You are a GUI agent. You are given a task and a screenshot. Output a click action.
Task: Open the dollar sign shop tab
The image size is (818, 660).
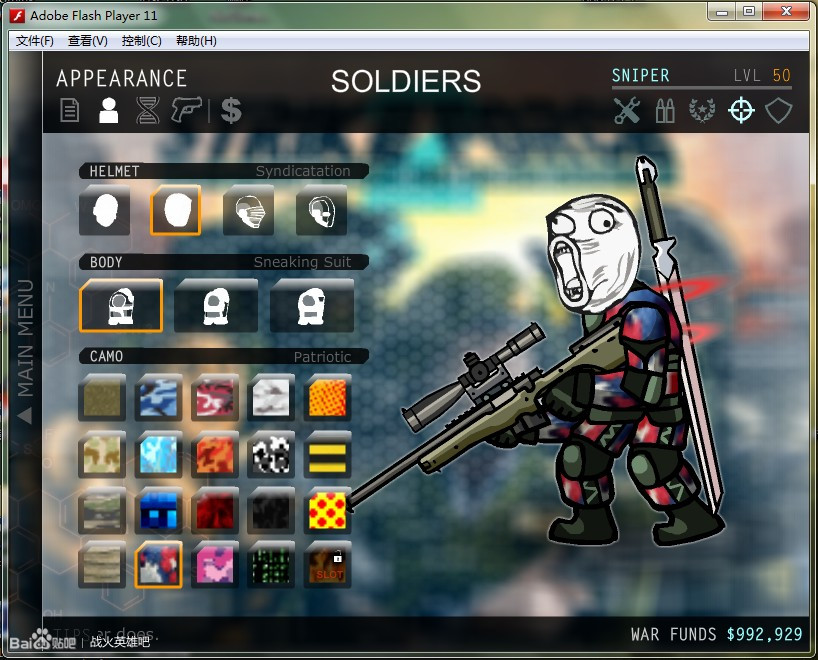click(x=231, y=110)
